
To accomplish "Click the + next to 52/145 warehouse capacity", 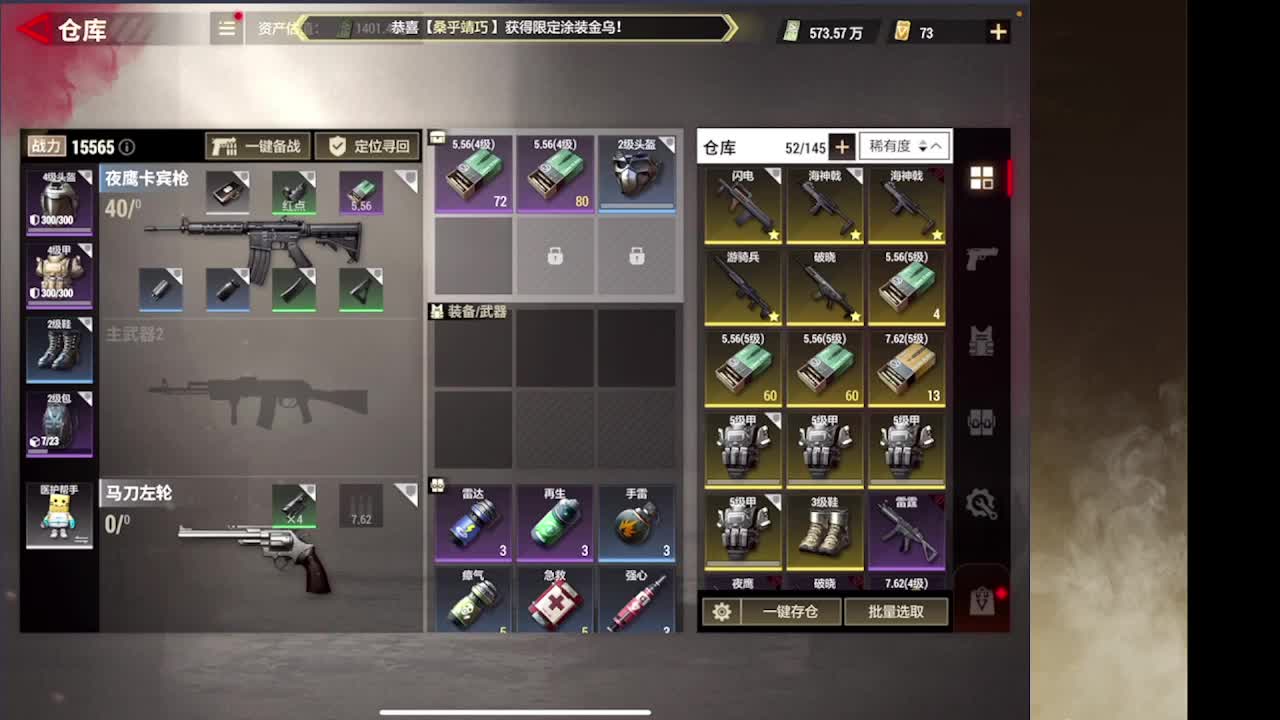I will [x=842, y=146].
